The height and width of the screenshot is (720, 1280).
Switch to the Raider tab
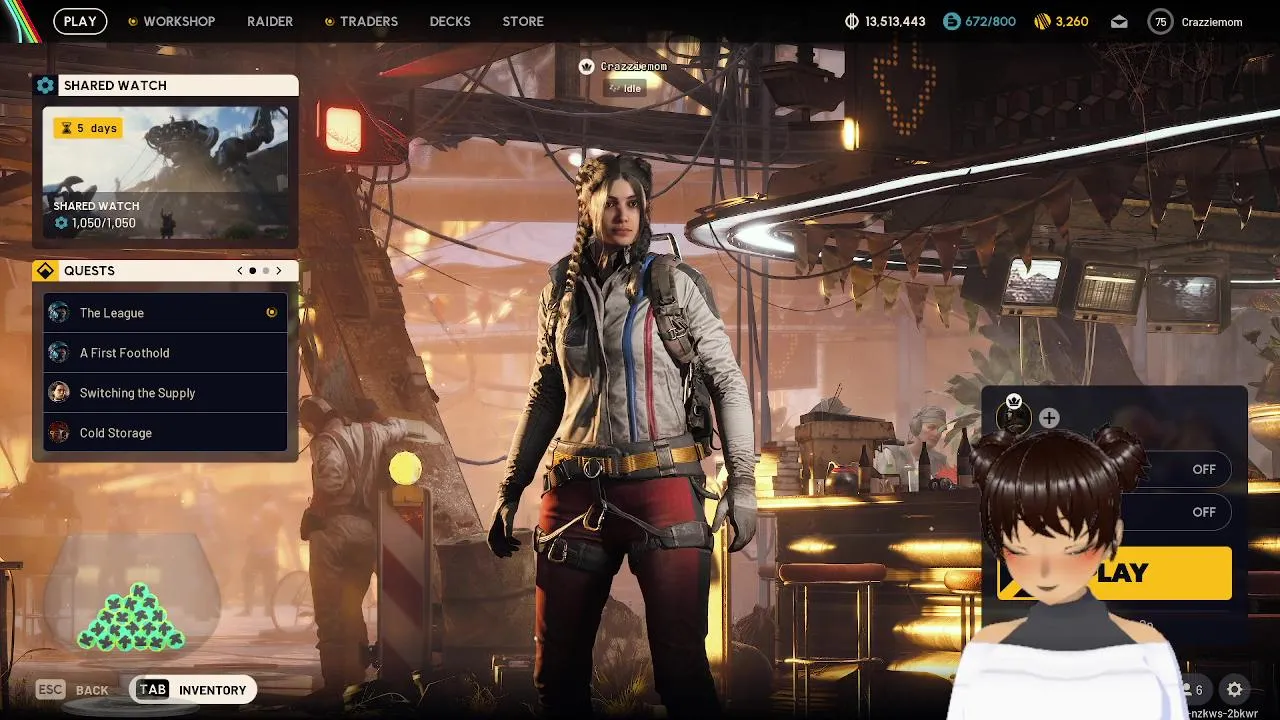270,21
